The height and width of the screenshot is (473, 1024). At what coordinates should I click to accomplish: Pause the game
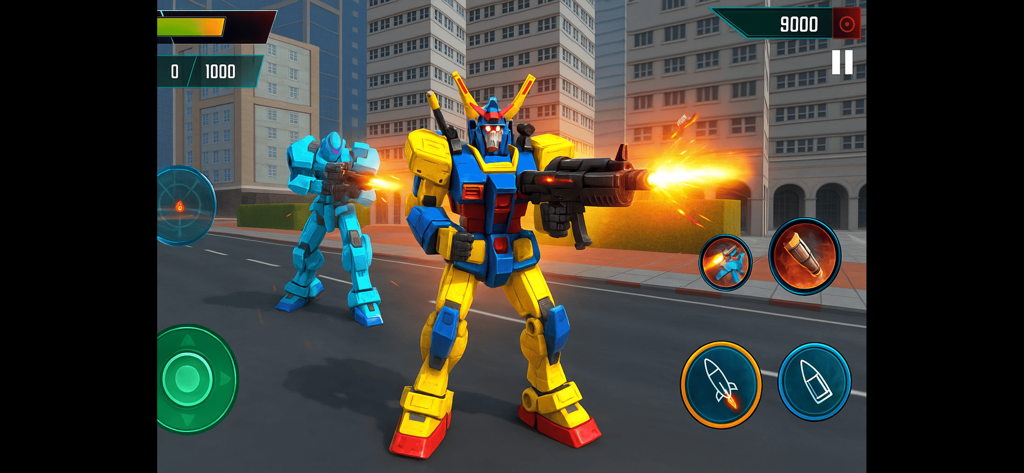[842, 63]
